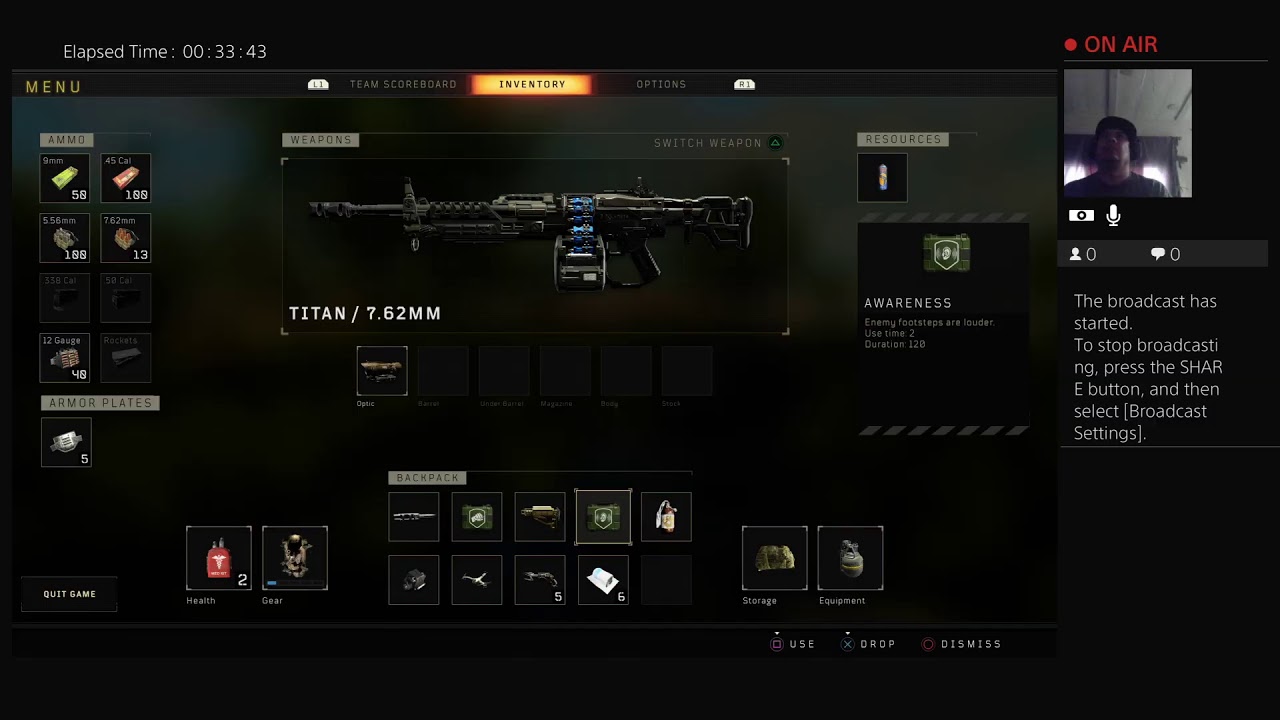Viewport: 1280px width, 720px height.
Task: Choose the molotov bottle in the backpack
Action: 666,517
